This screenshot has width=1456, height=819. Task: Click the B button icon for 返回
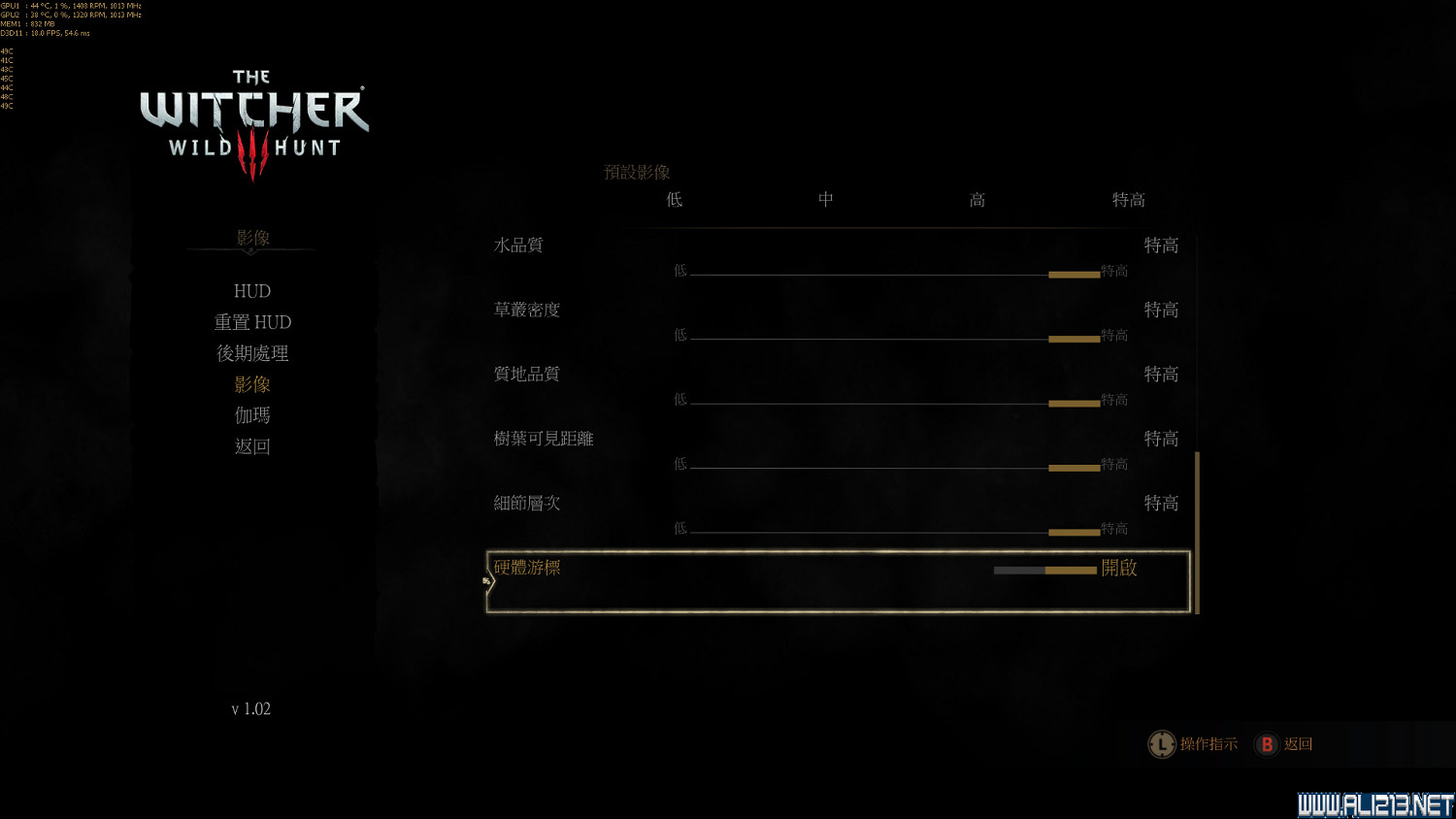click(1267, 744)
